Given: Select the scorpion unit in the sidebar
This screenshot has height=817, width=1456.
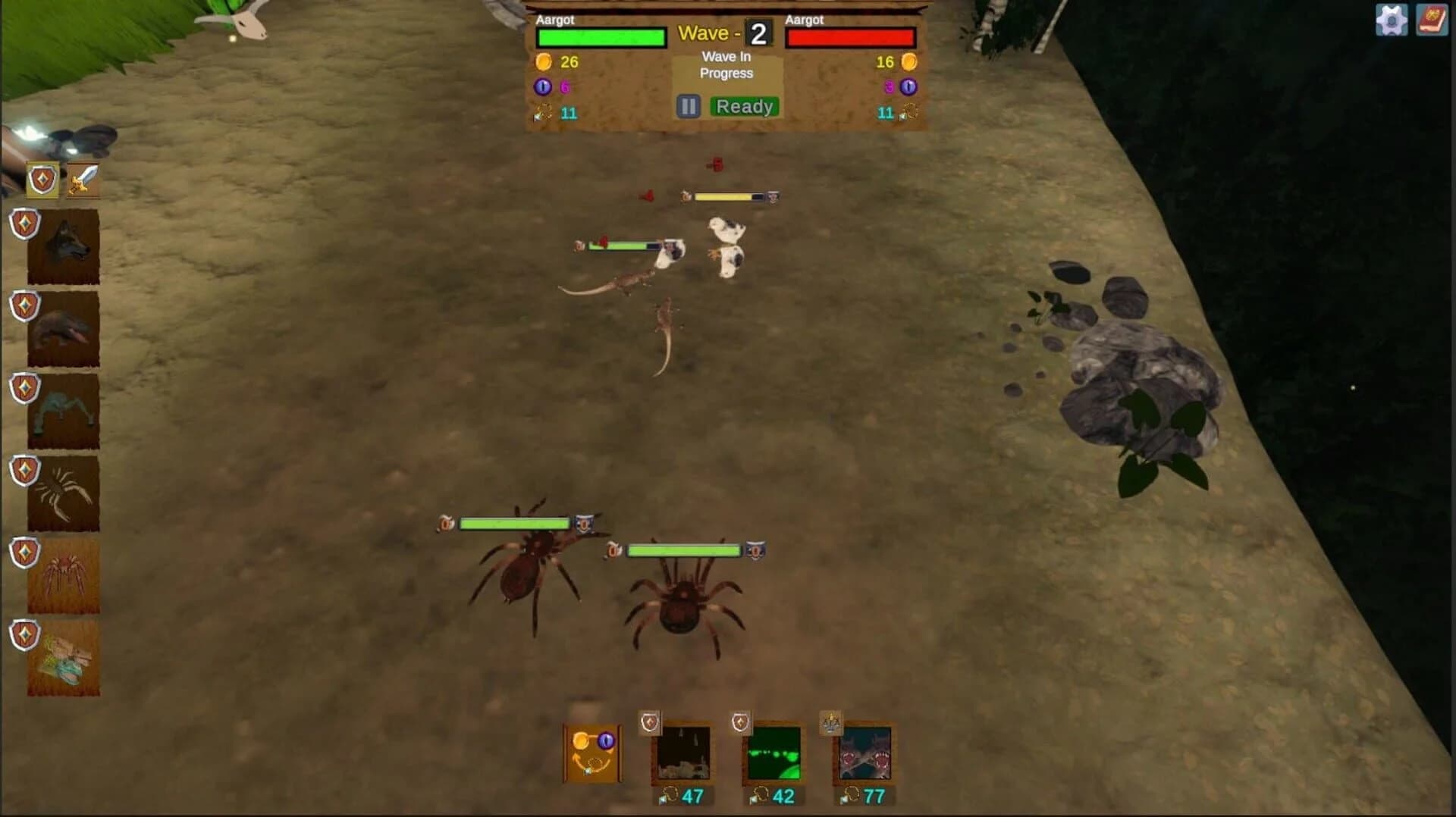Looking at the screenshot, I should click(x=63, y=493).
